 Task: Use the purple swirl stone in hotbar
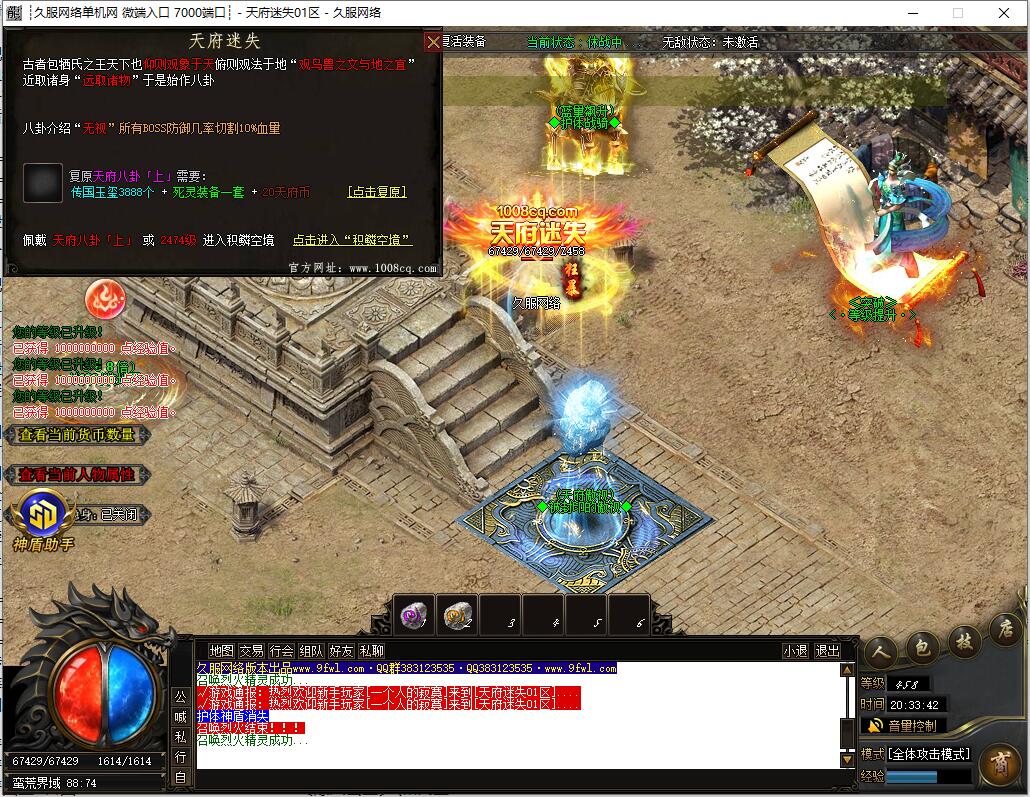[412, 617]
